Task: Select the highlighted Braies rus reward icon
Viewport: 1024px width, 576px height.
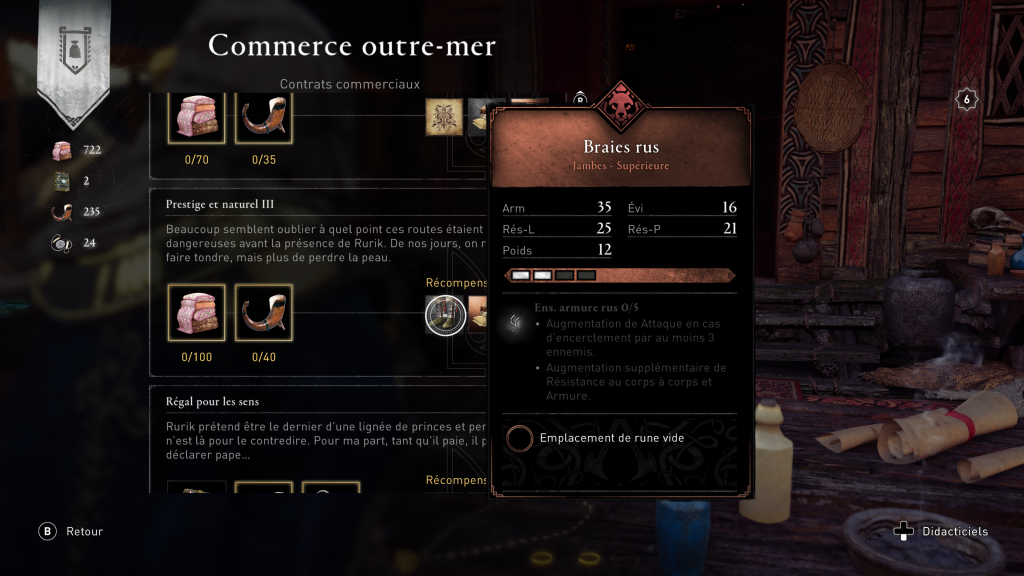Action: (445, 315)
